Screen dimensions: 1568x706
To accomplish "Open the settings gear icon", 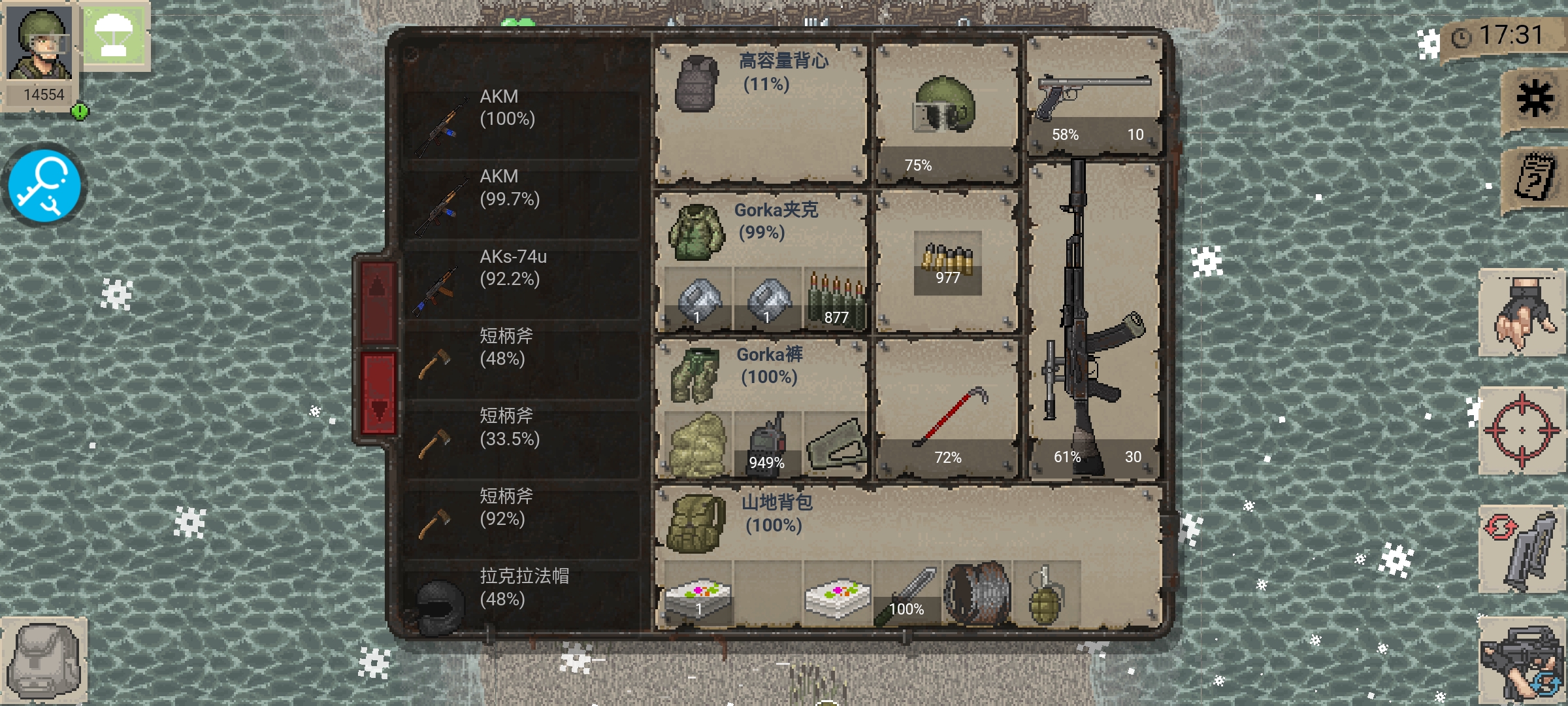I will coord(1535,99).
